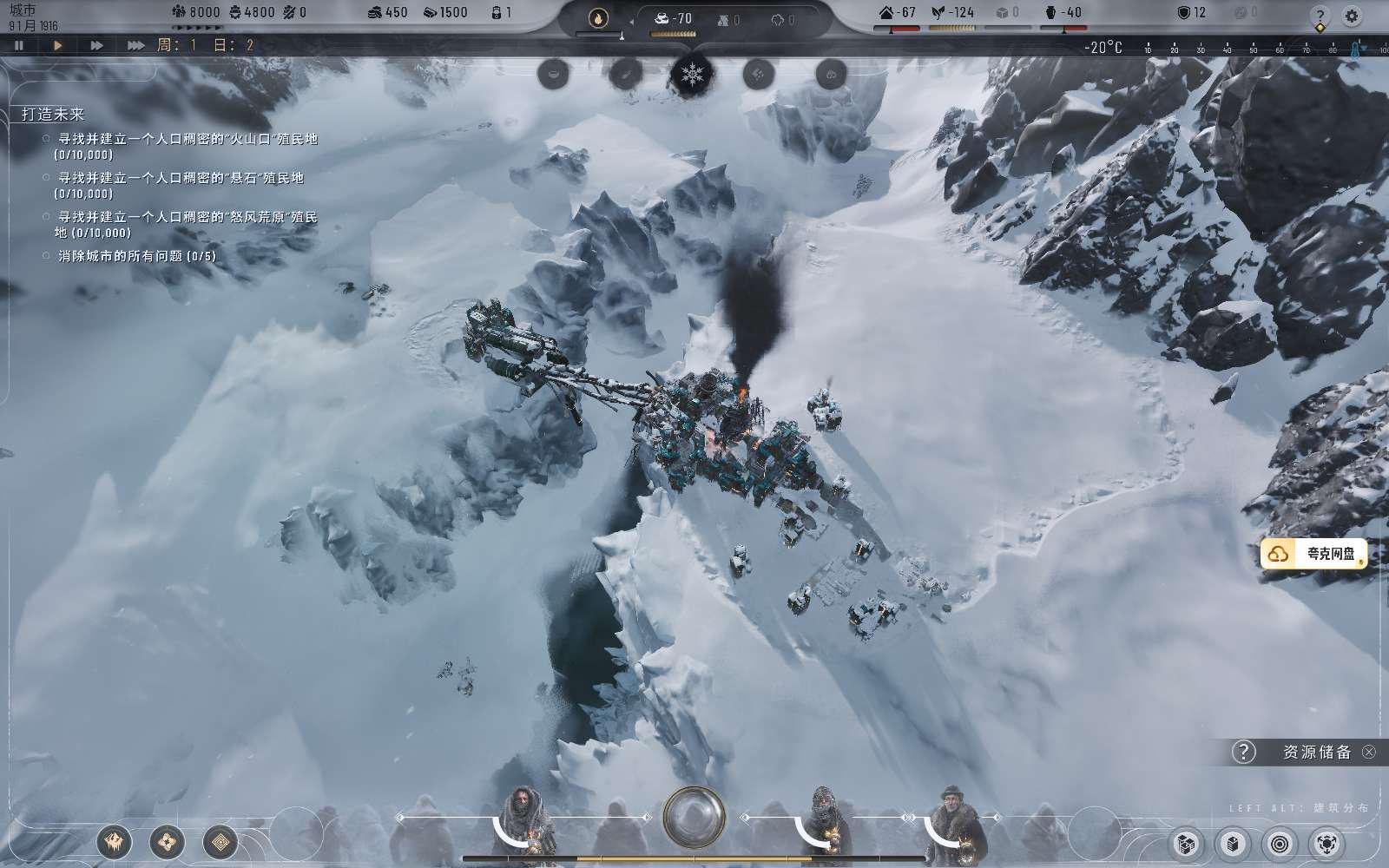This screenshot has height=868, width=1389.
Task: Set game to normal play speed
Action: coord(58,45)
